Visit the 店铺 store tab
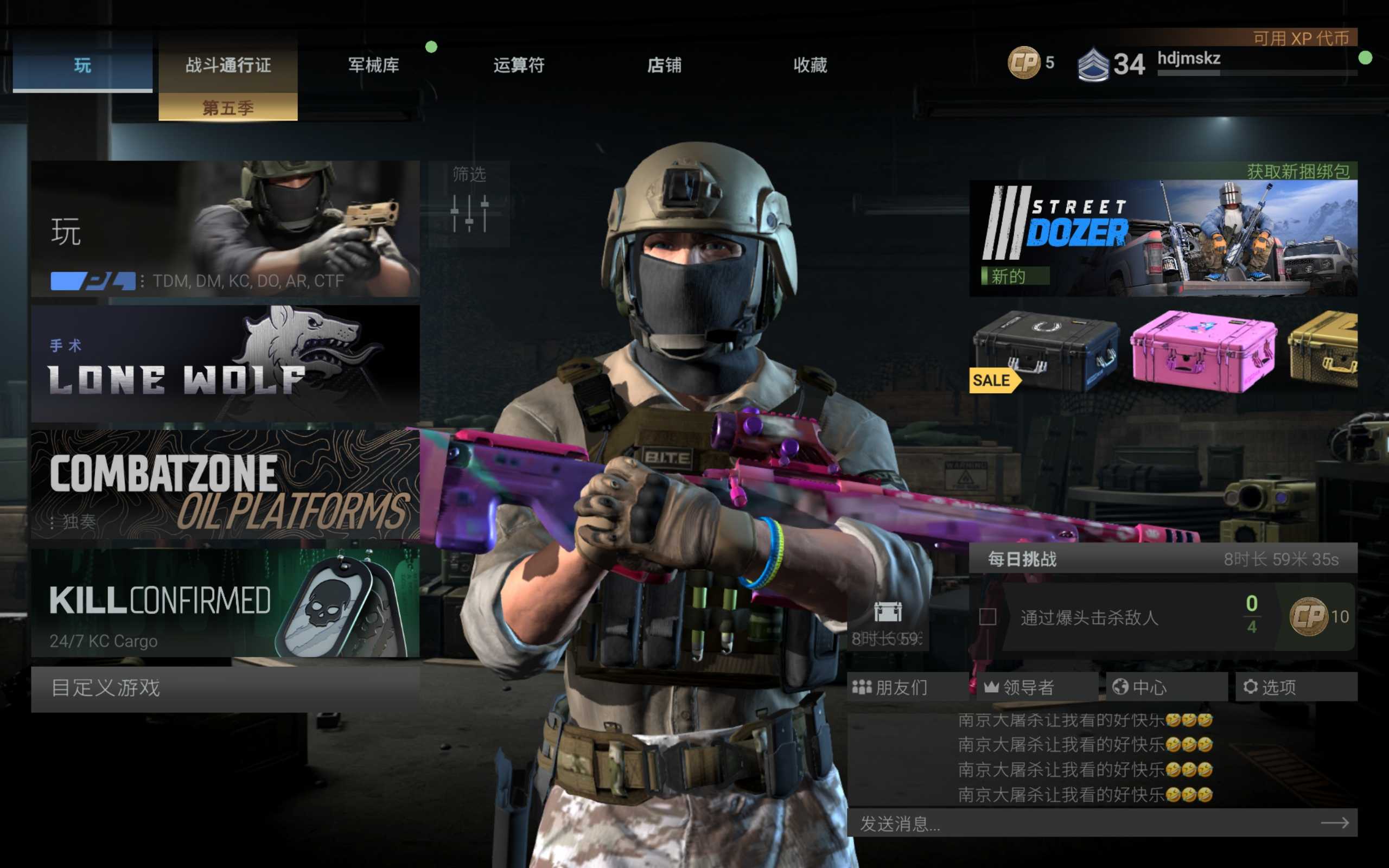Screen dimensions: 1389x868 [x=665, y=65]
